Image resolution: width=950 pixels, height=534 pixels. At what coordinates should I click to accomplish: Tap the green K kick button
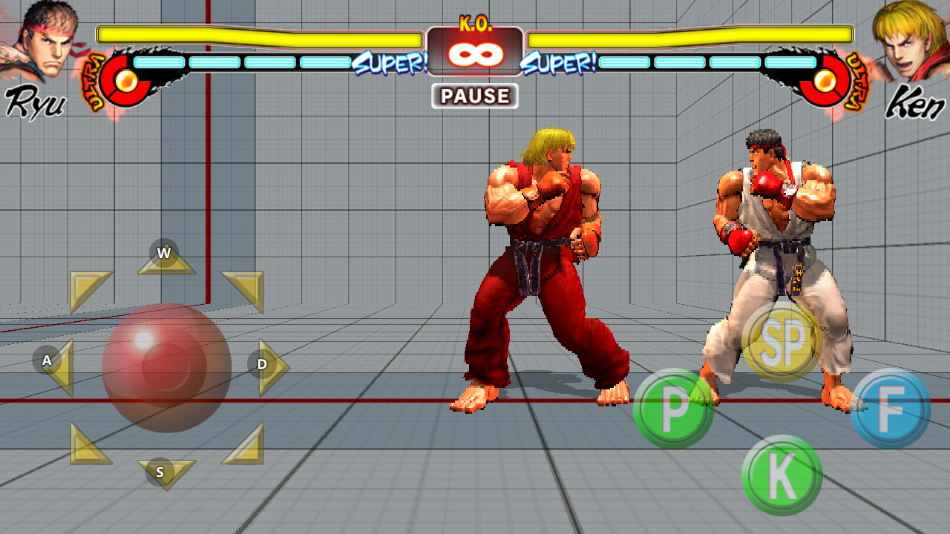[781, 475]
